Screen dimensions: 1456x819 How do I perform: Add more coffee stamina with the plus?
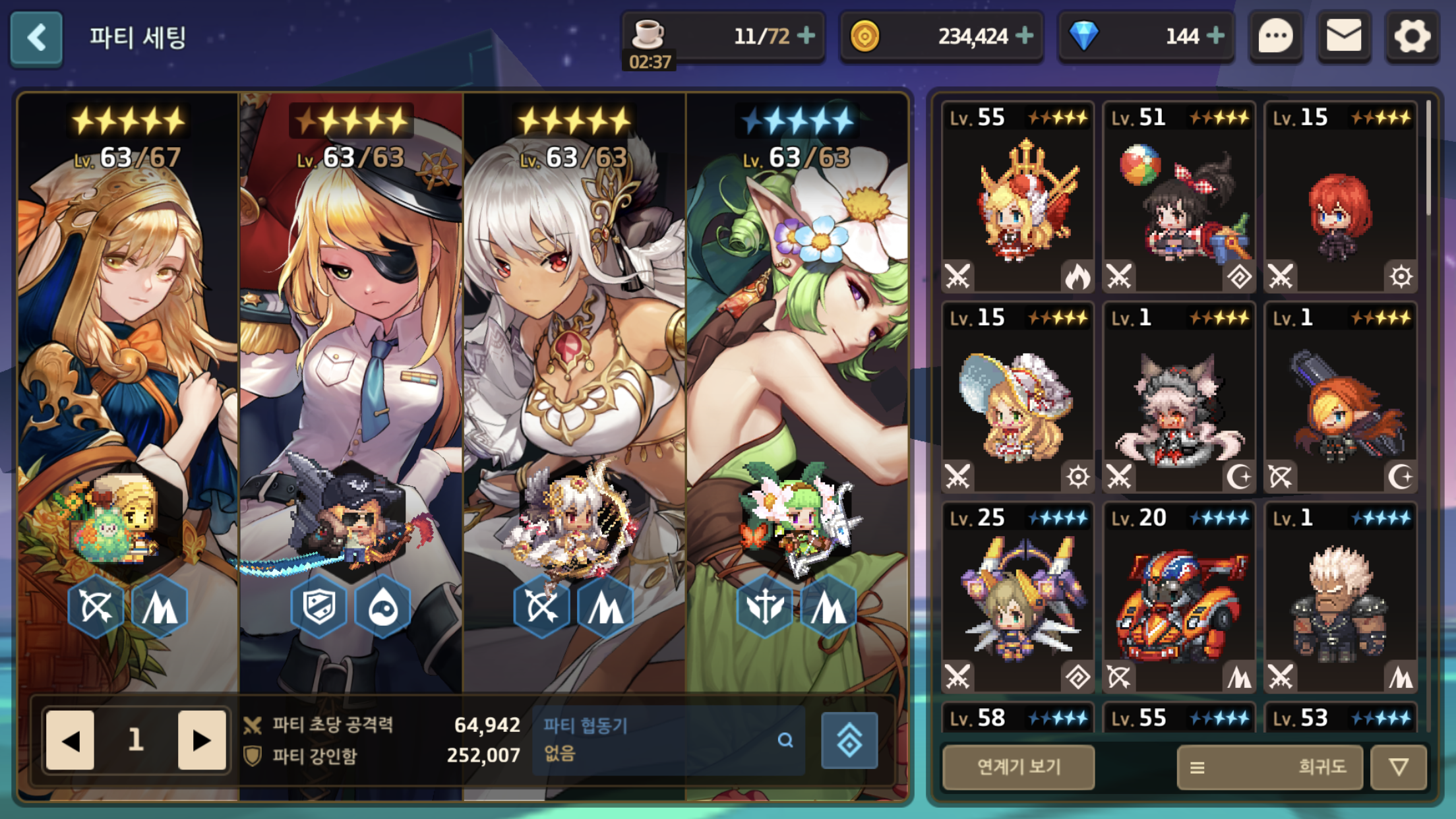(x=806, y=36)
